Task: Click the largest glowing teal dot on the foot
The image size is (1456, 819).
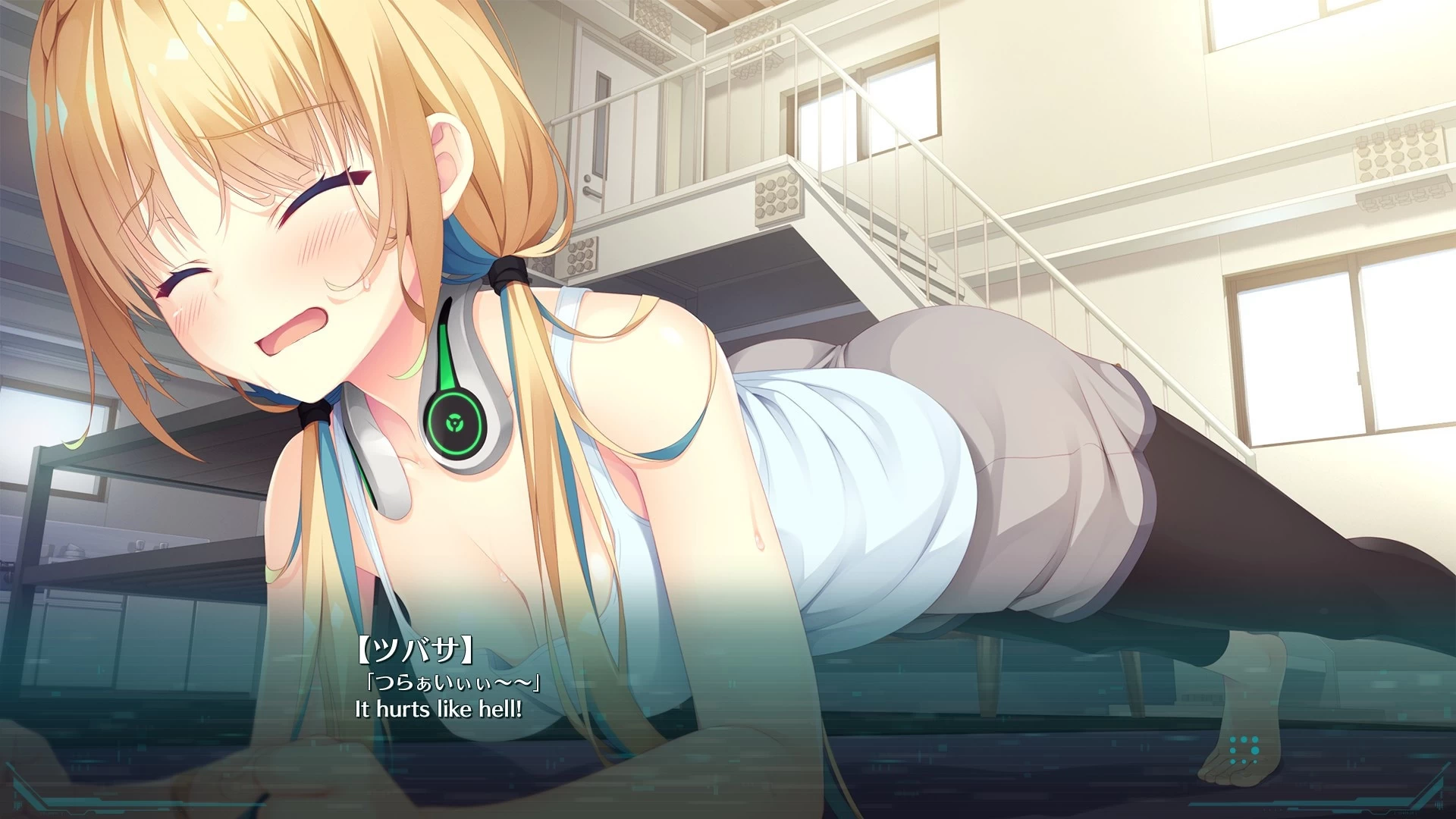Action: [1256, 751]
